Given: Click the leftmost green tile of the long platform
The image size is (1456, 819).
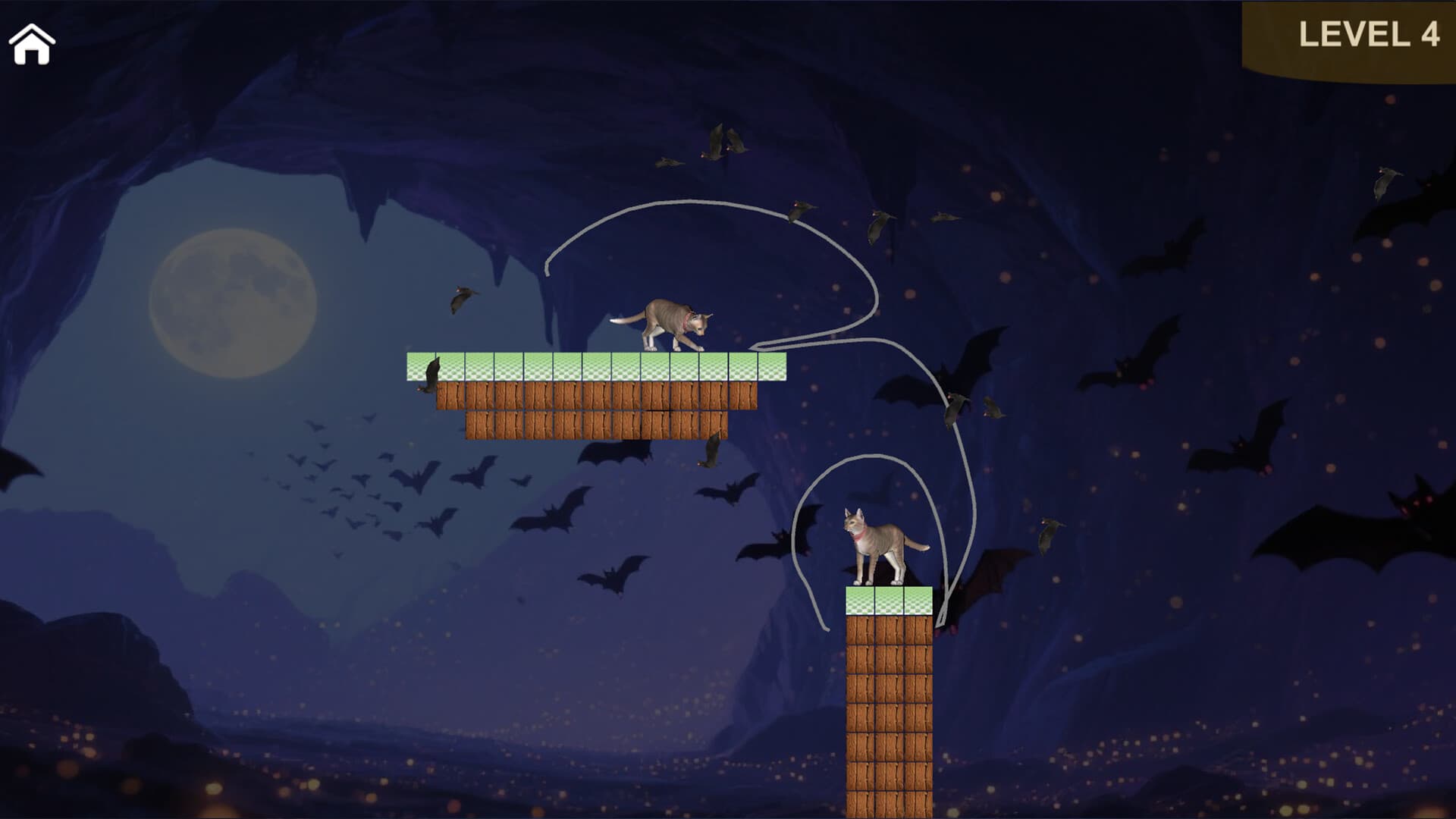Looking at the screenshot, I should click(x=421, y=364).
